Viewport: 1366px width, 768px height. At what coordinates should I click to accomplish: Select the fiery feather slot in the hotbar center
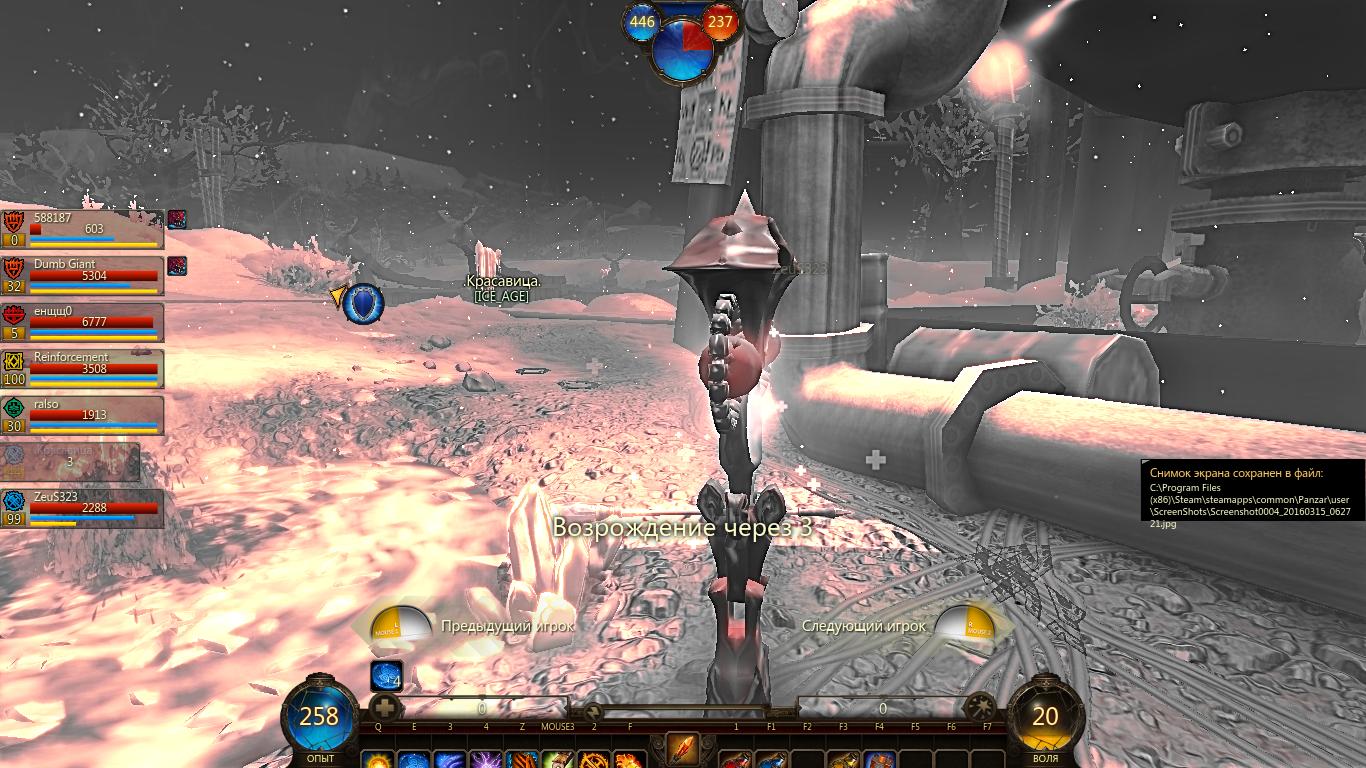[x=682, y=750]
